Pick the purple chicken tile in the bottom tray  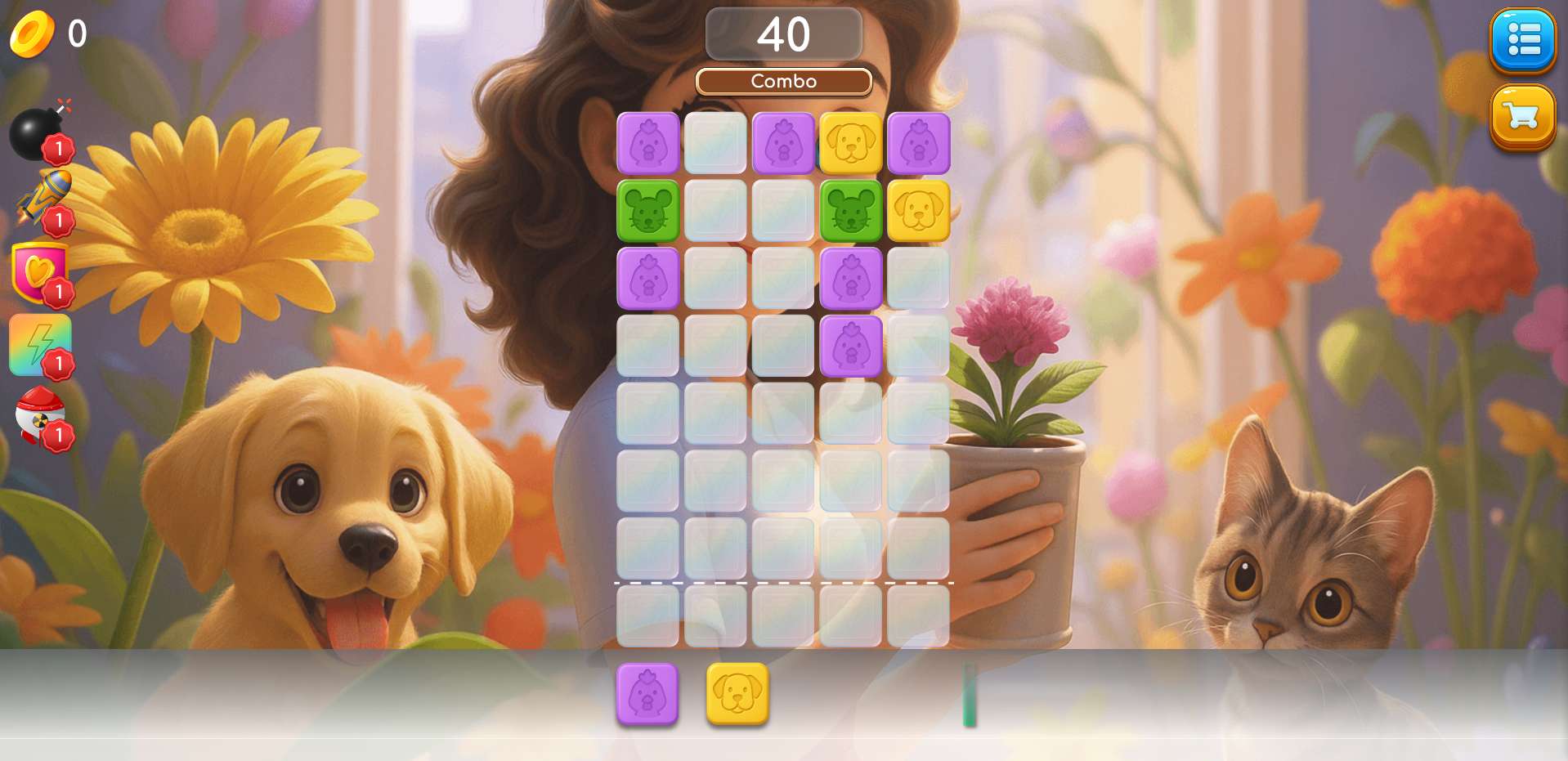click(647, 694)
